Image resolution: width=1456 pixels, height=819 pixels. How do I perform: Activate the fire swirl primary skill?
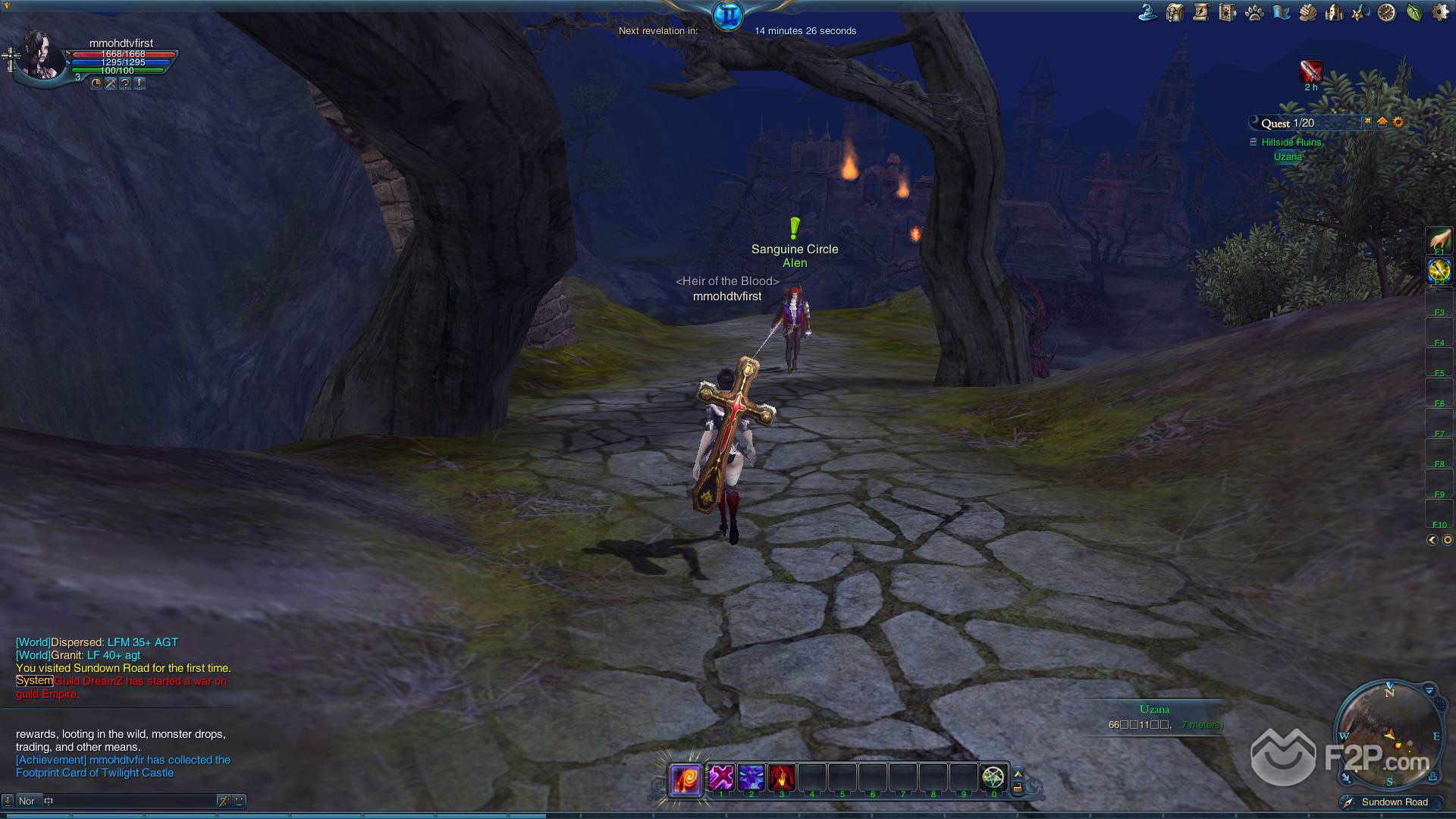[x=685, y=779]
